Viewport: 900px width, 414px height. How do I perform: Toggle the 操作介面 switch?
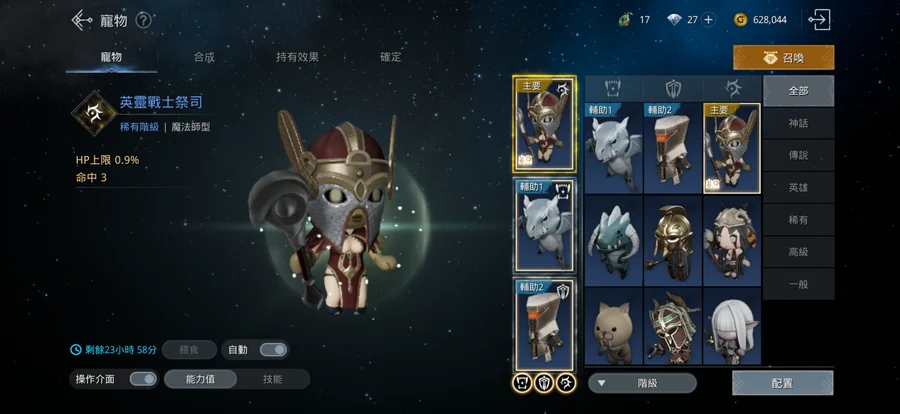pyautogui.click(x=143, y=379)
